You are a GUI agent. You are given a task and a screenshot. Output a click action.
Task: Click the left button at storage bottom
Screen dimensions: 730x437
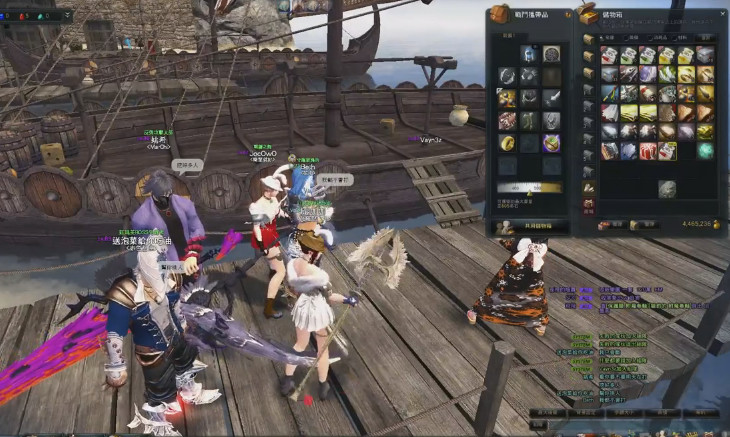click(x=611, y=225)
